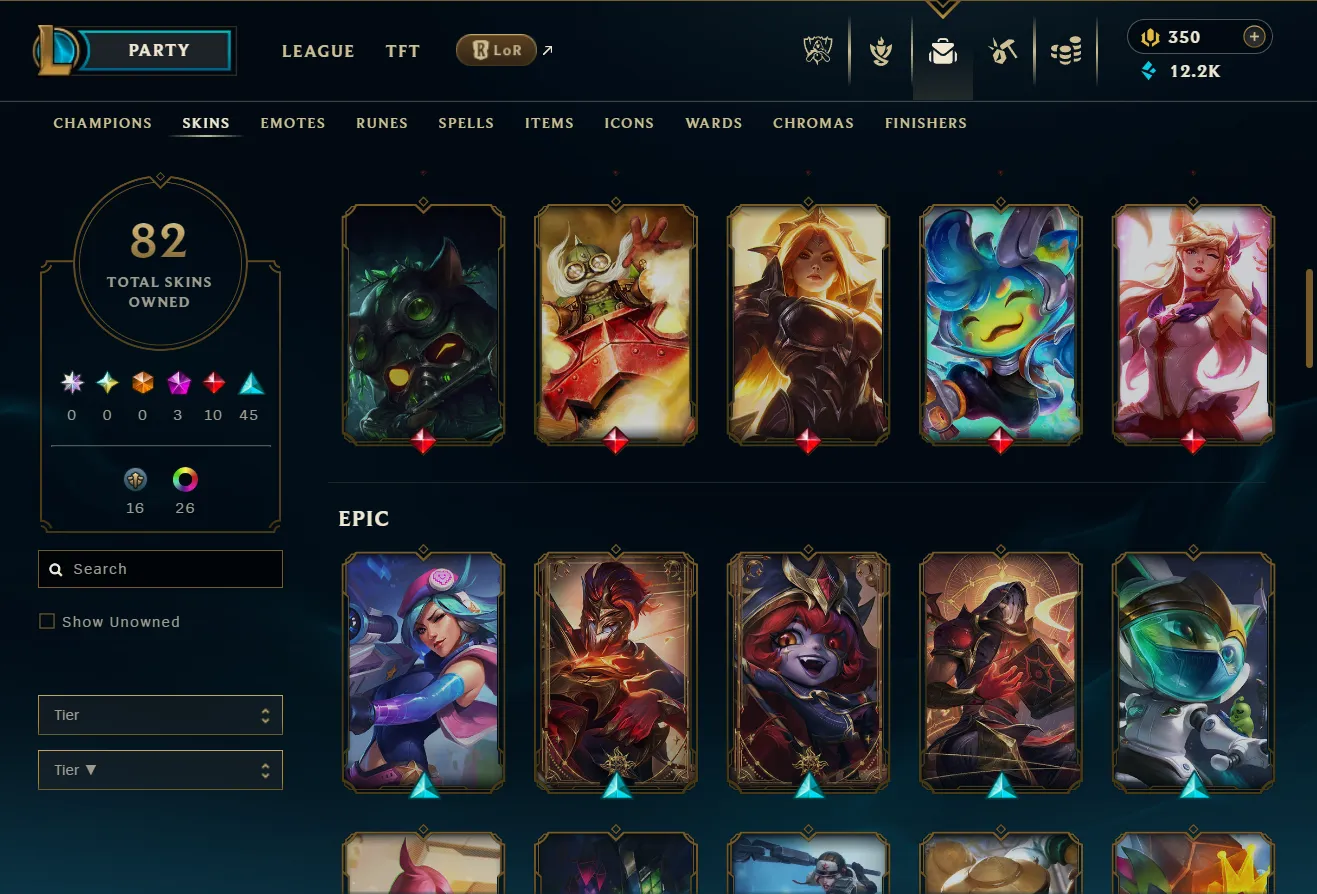Open Your Shop pickaxe-and-gem icon
The height and width of the screenshot is (894, 1317).
(x=1003, y=50)
